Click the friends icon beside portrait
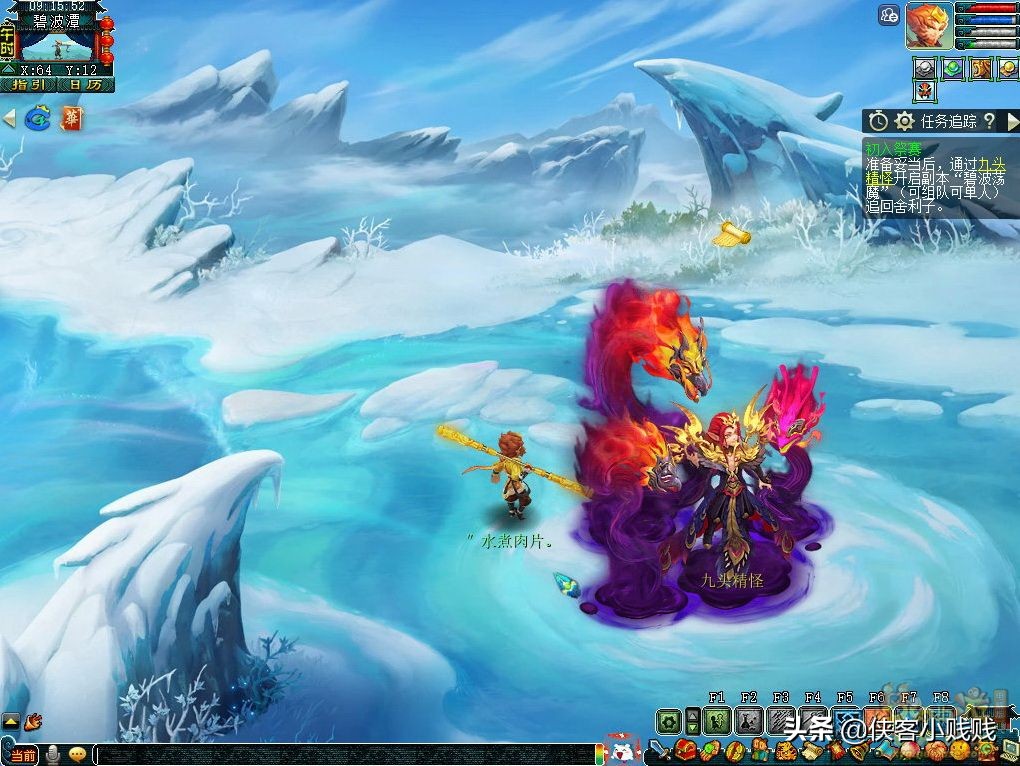This screenshot has height=766, width=1020. tap(889, 14)
